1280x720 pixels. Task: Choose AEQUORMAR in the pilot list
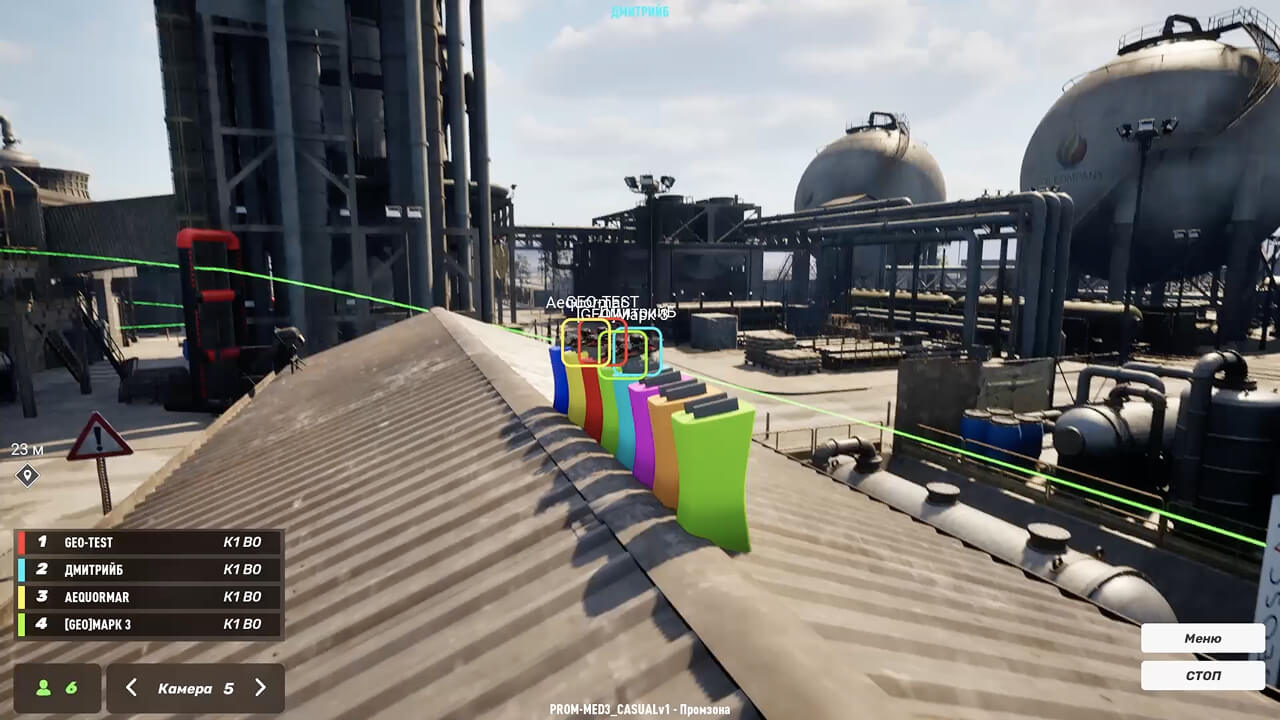(149, 597)
